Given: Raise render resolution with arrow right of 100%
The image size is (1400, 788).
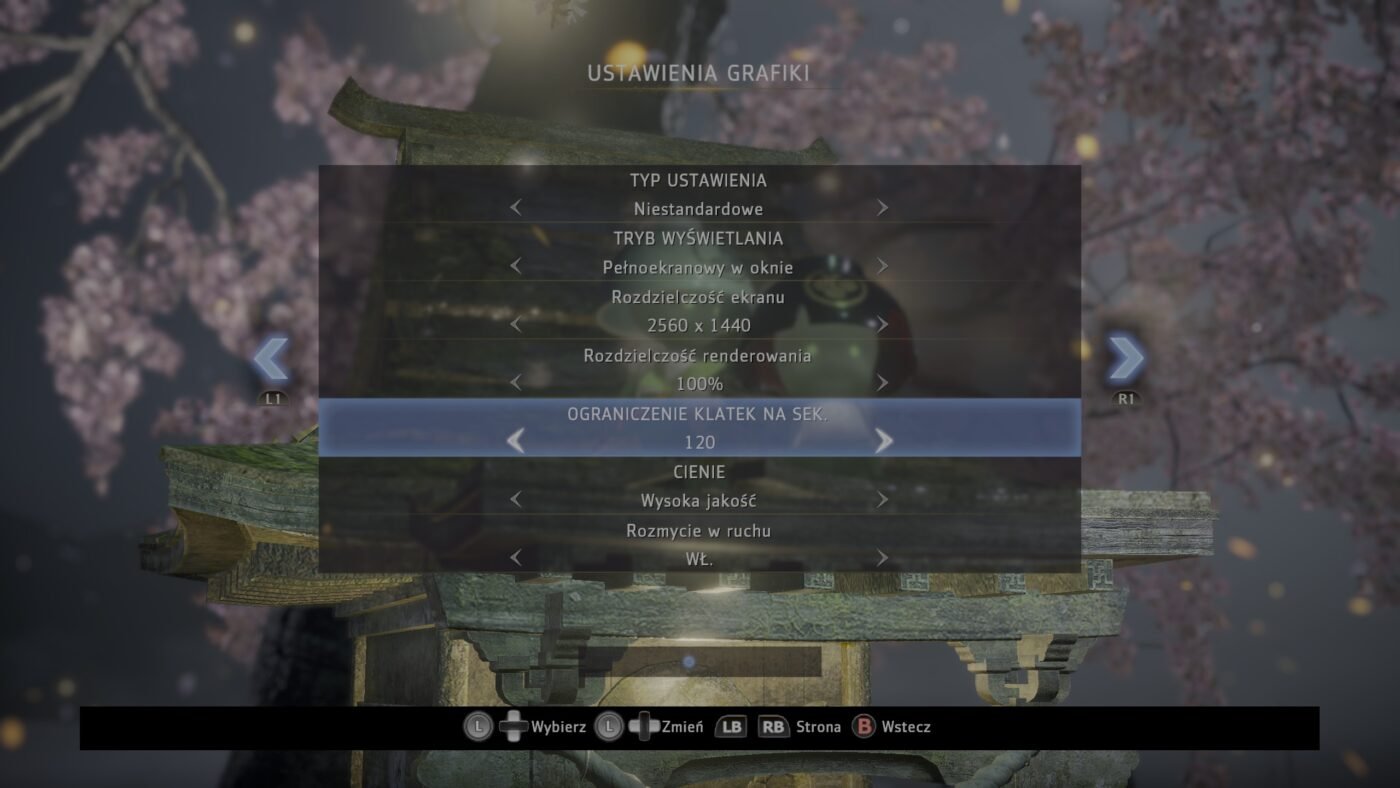Looking at the screenshot, I should point(882,382).
